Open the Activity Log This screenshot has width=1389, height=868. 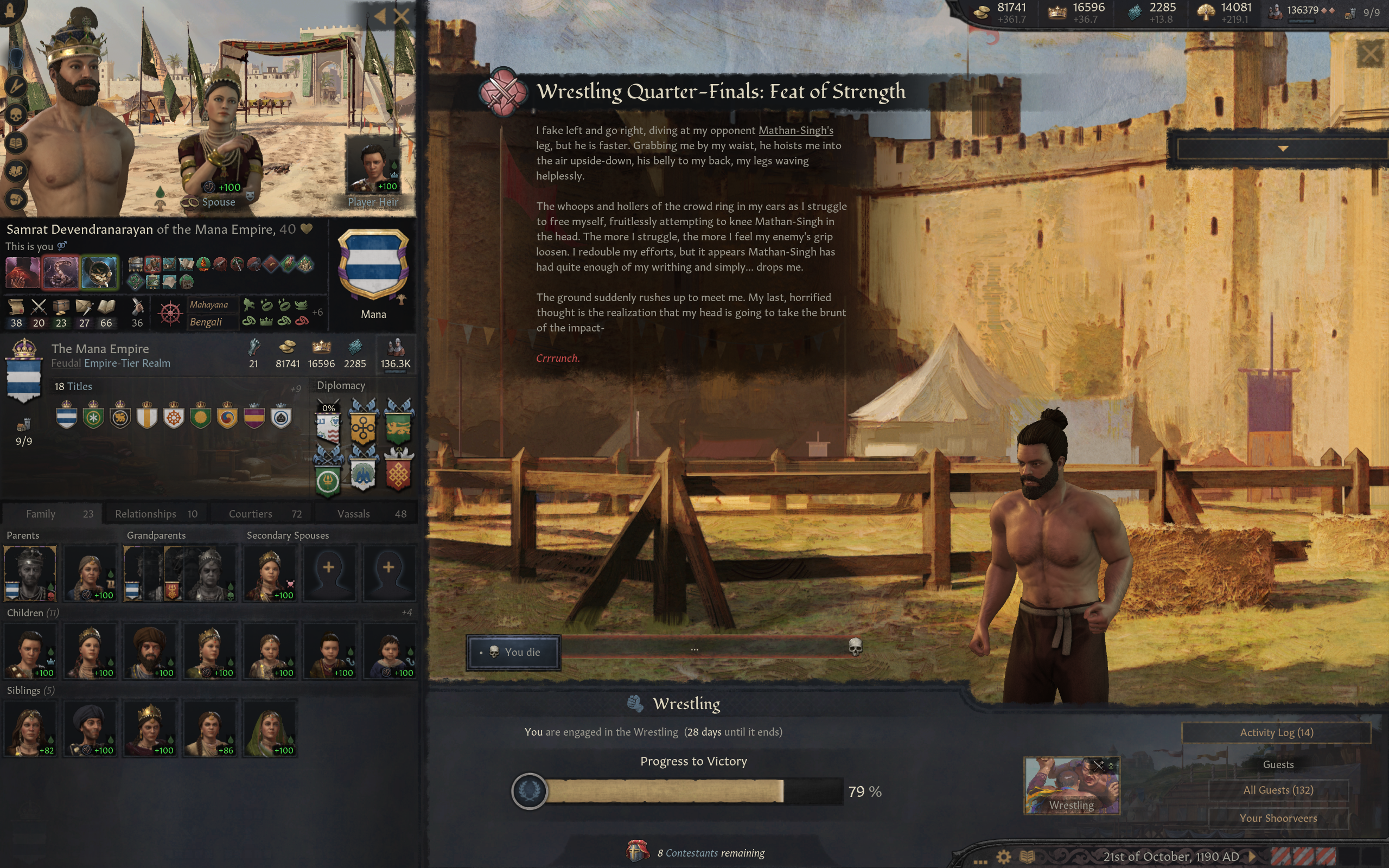click(x=1276, y=732)
